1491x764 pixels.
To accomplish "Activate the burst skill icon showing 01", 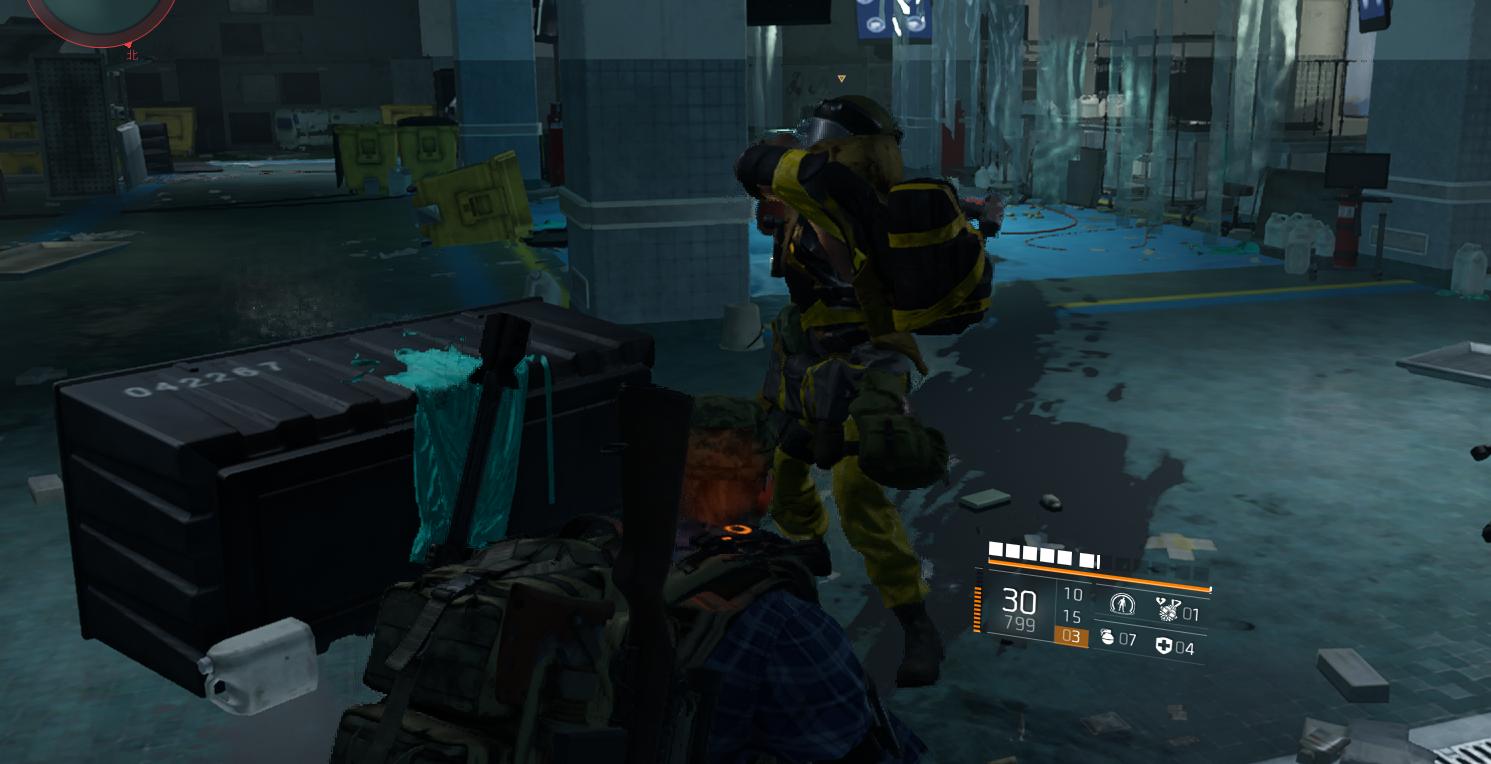I will coord(1168,609).
